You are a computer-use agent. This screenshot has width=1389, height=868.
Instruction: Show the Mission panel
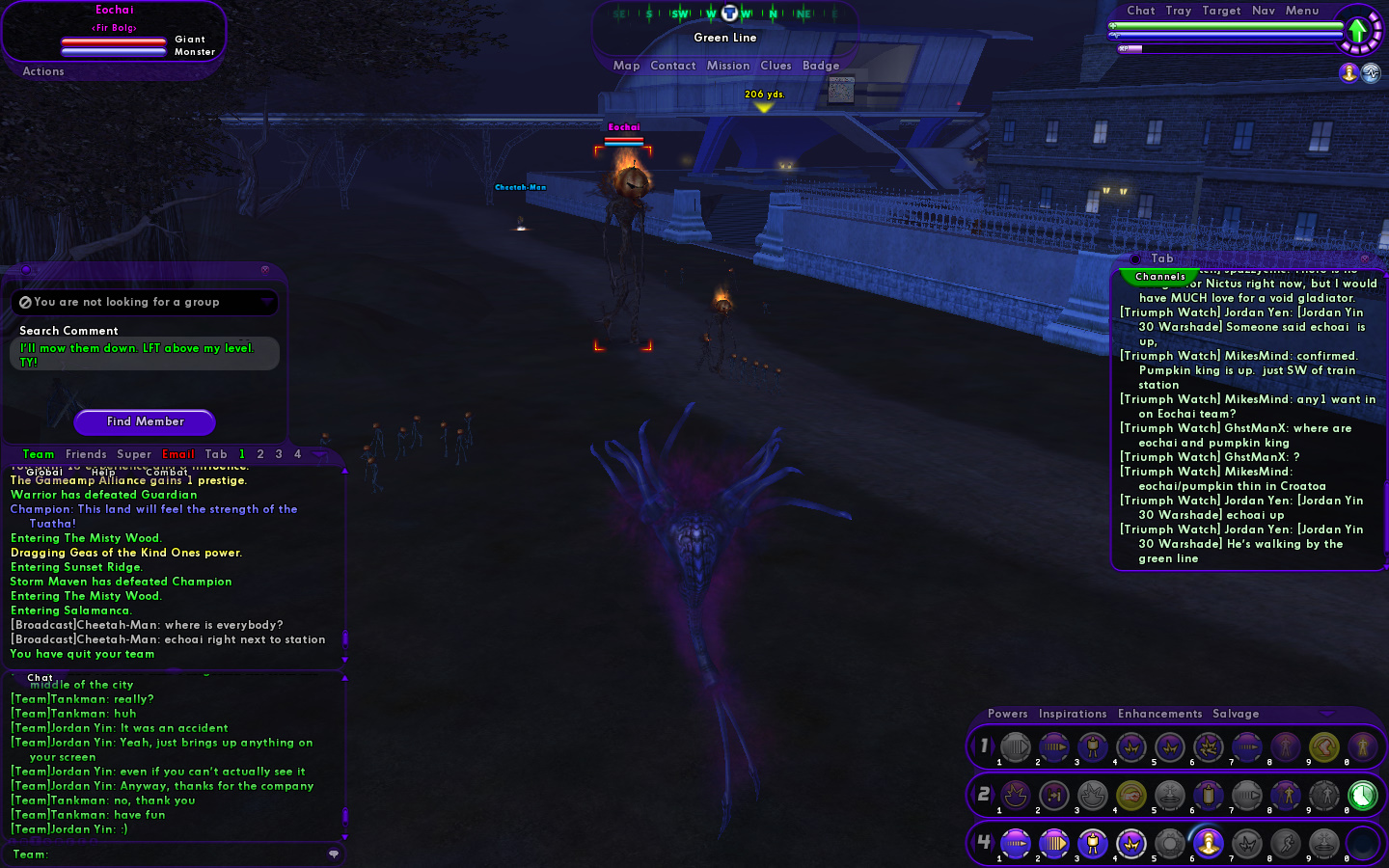727,66
